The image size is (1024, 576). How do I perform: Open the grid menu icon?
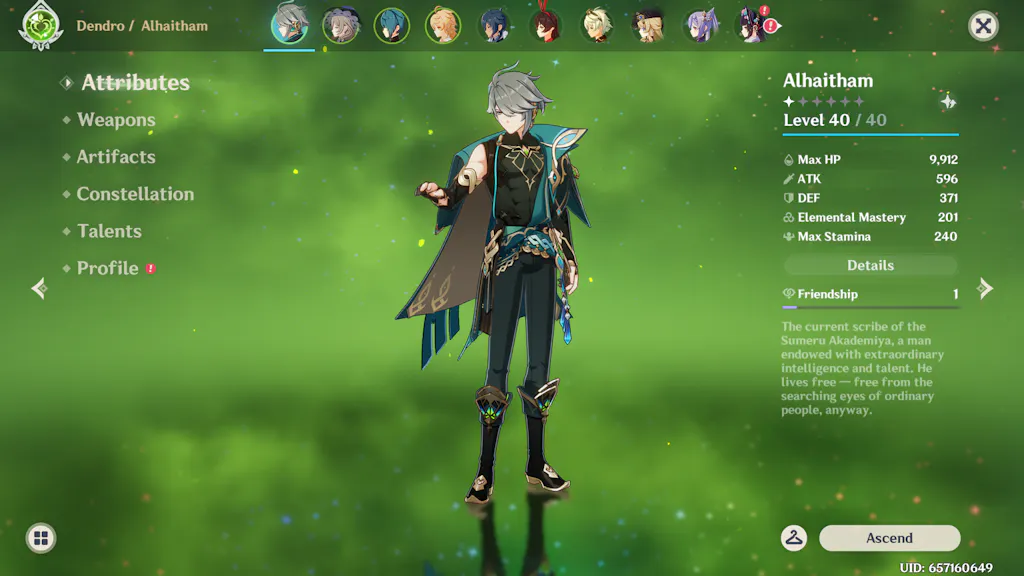[x=41, y=539]
